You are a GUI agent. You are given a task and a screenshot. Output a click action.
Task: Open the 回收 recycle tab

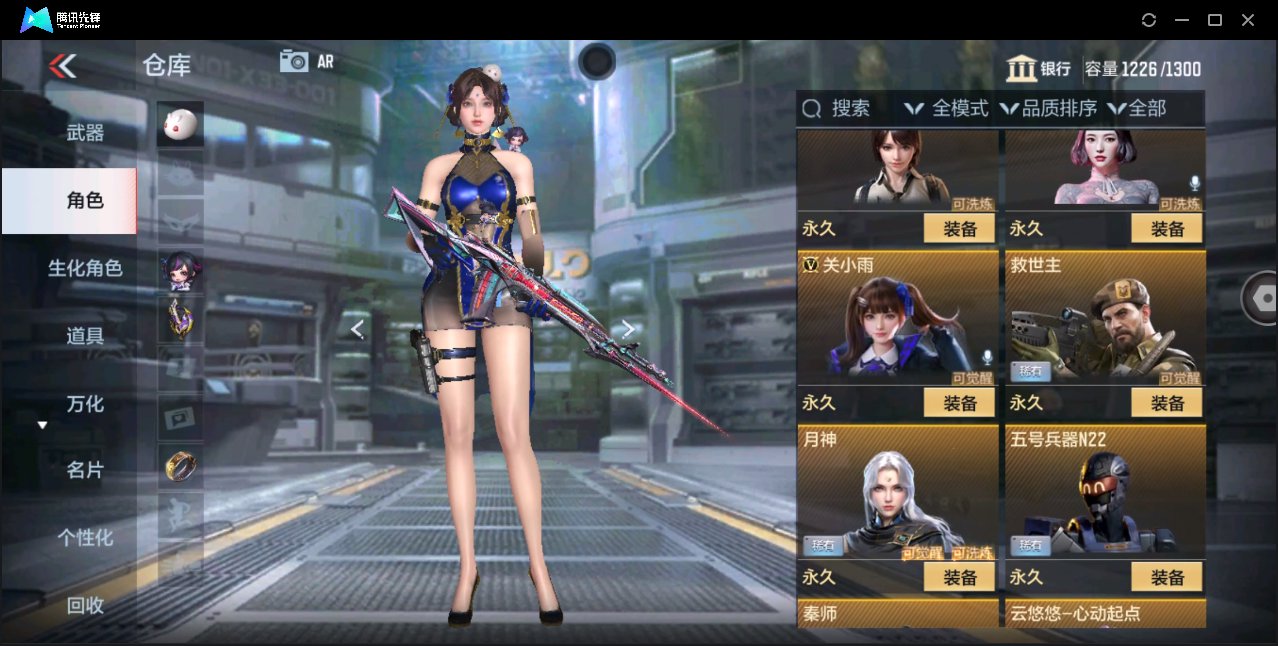pos(85,605)
